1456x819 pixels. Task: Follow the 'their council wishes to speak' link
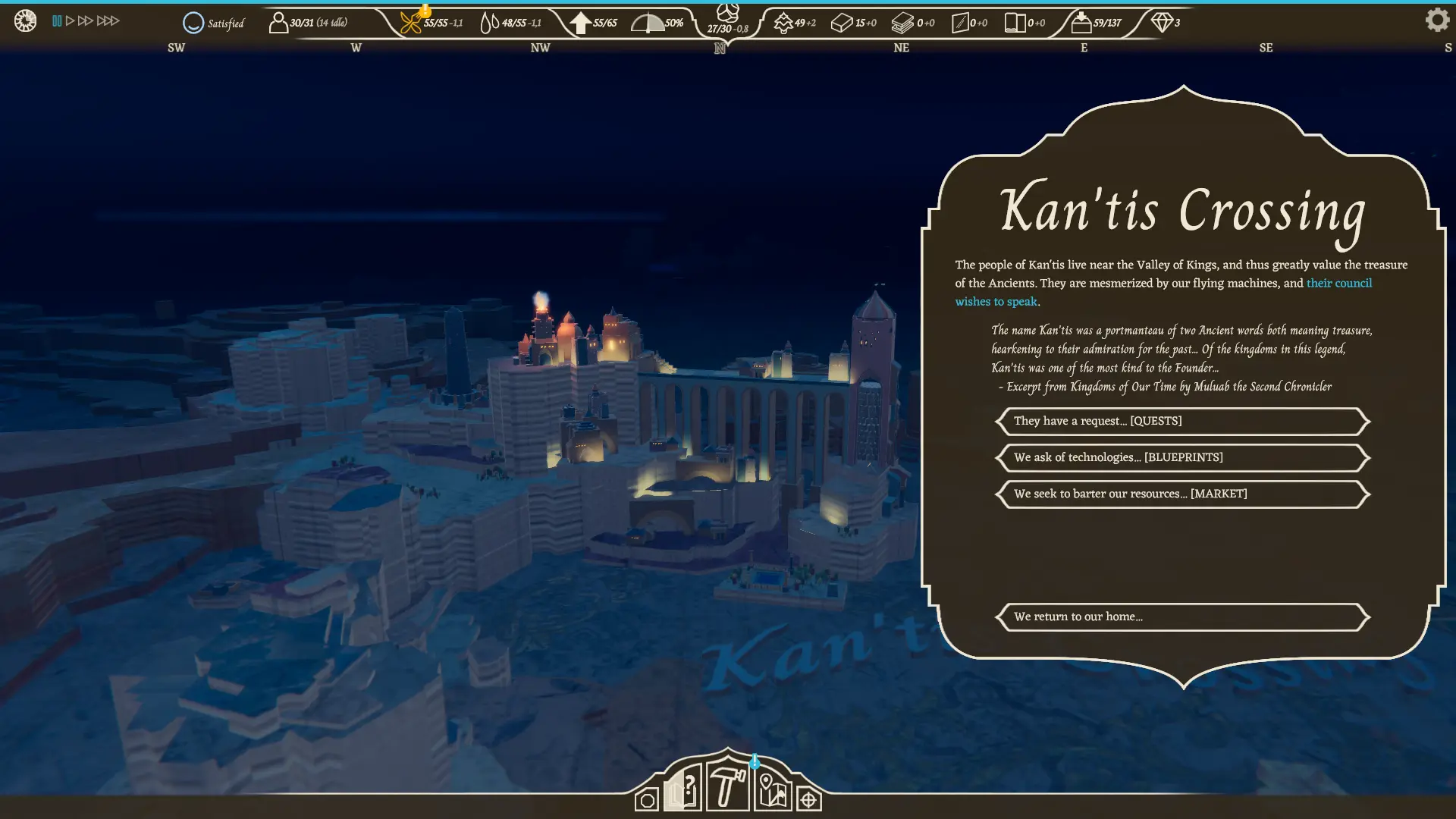coord(1338,283)
